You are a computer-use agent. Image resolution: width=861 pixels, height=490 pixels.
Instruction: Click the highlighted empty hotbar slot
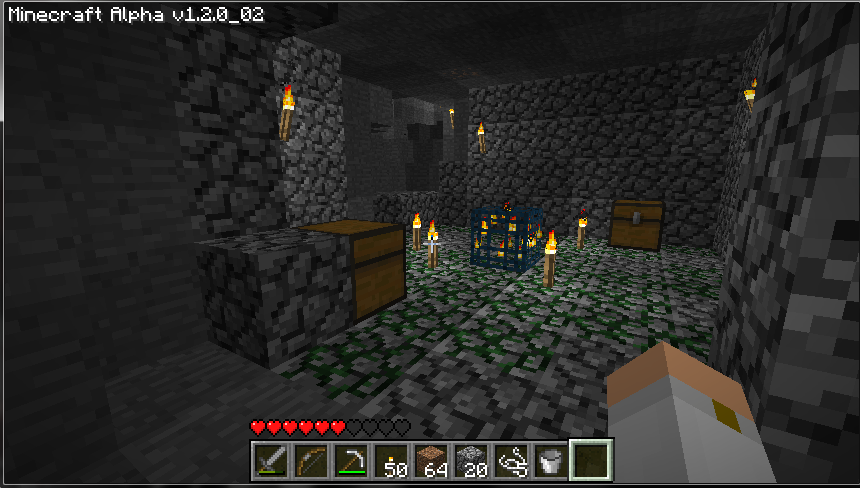590,460
